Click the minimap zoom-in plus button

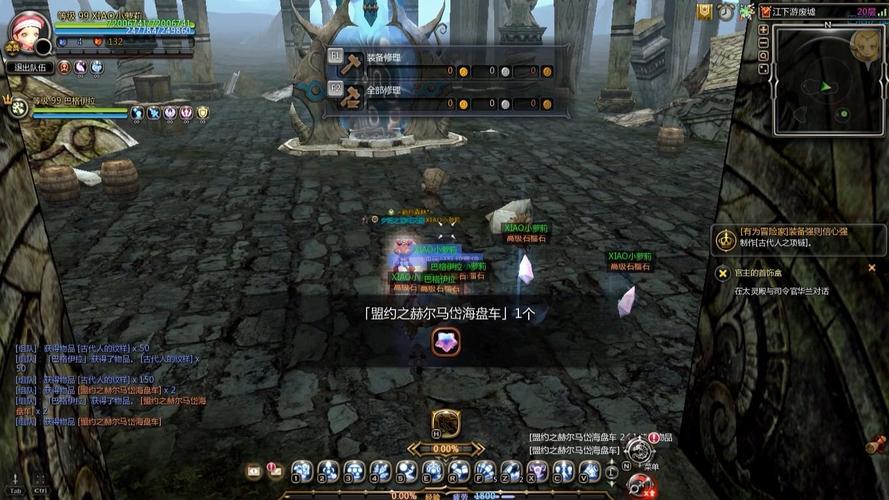coord(763,29)
